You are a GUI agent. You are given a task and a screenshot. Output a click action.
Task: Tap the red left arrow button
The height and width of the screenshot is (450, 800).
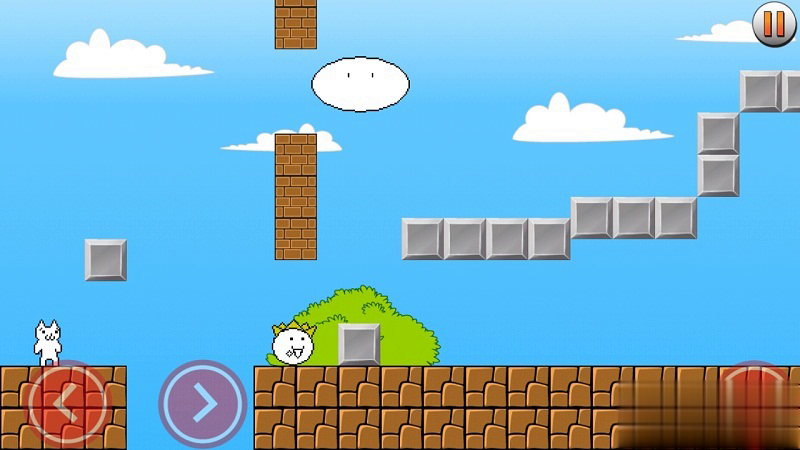tap(67, 404)
